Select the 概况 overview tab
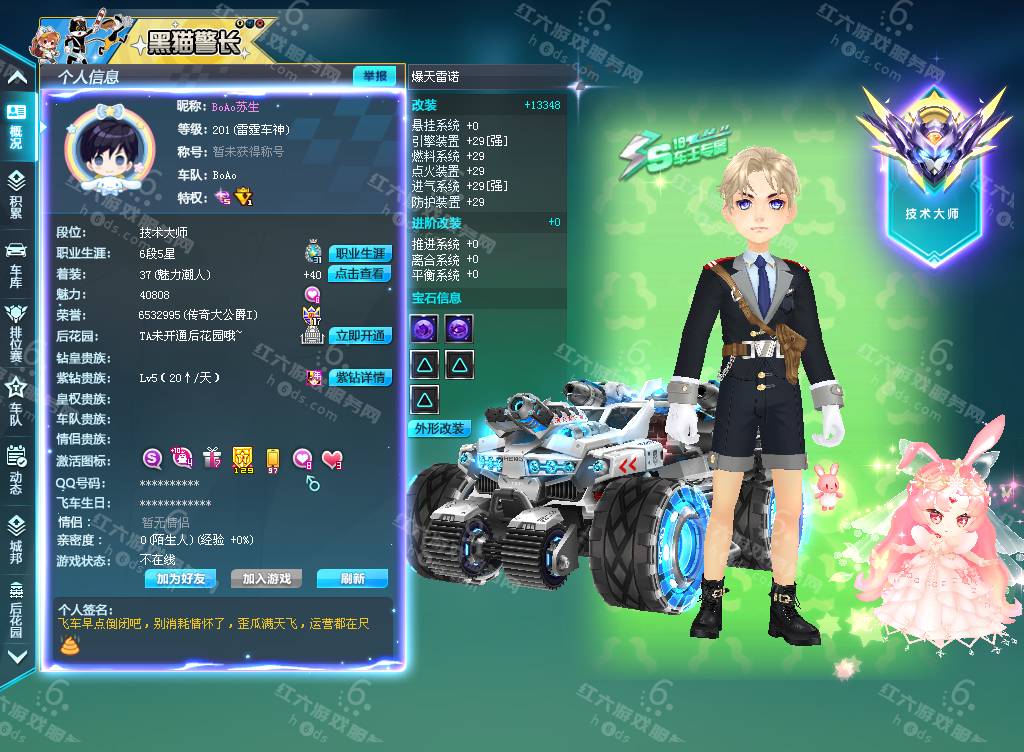1024x752 pixels. coord(16,126)
